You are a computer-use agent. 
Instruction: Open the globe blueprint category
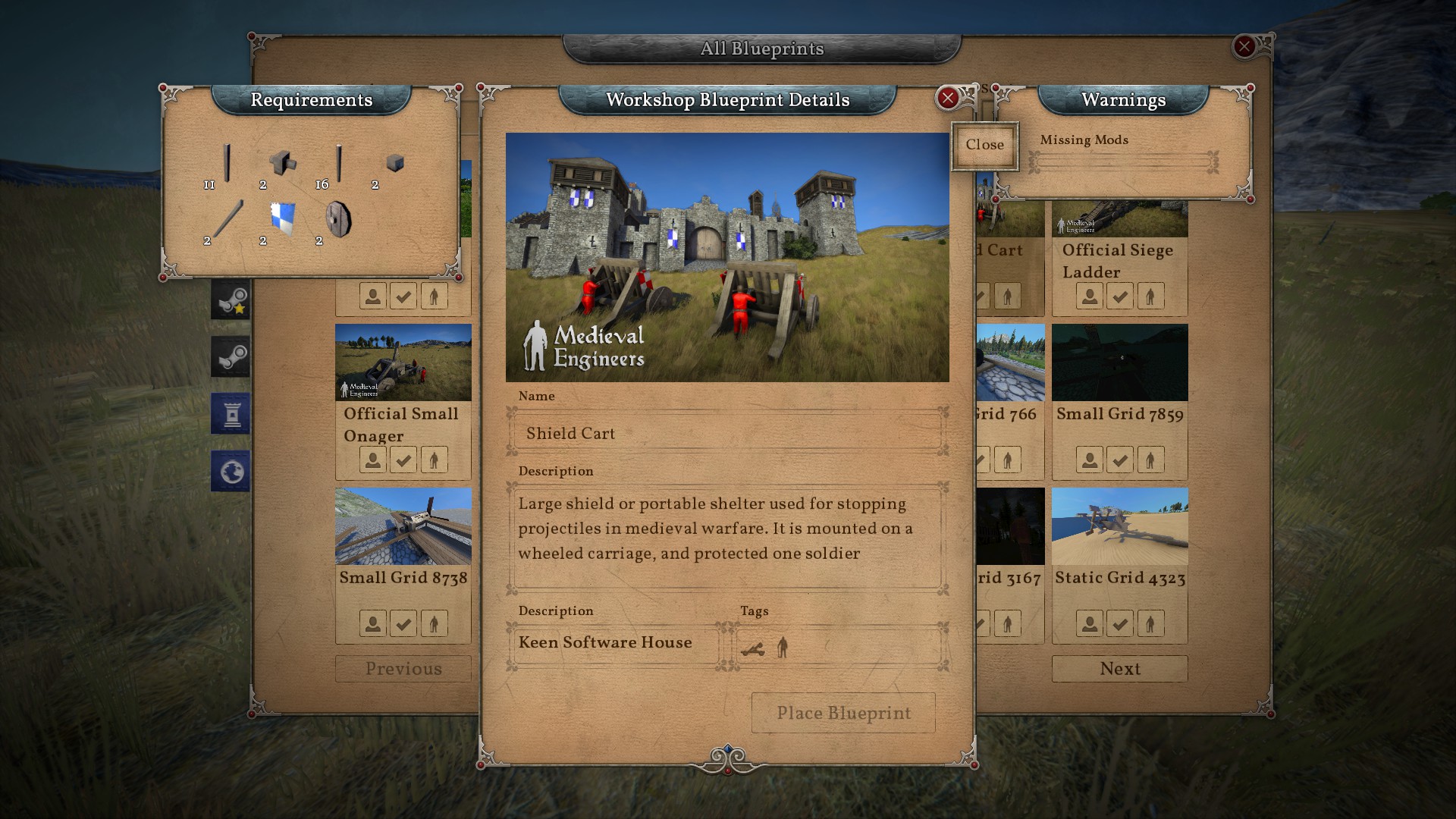click(x=231, y=472)
